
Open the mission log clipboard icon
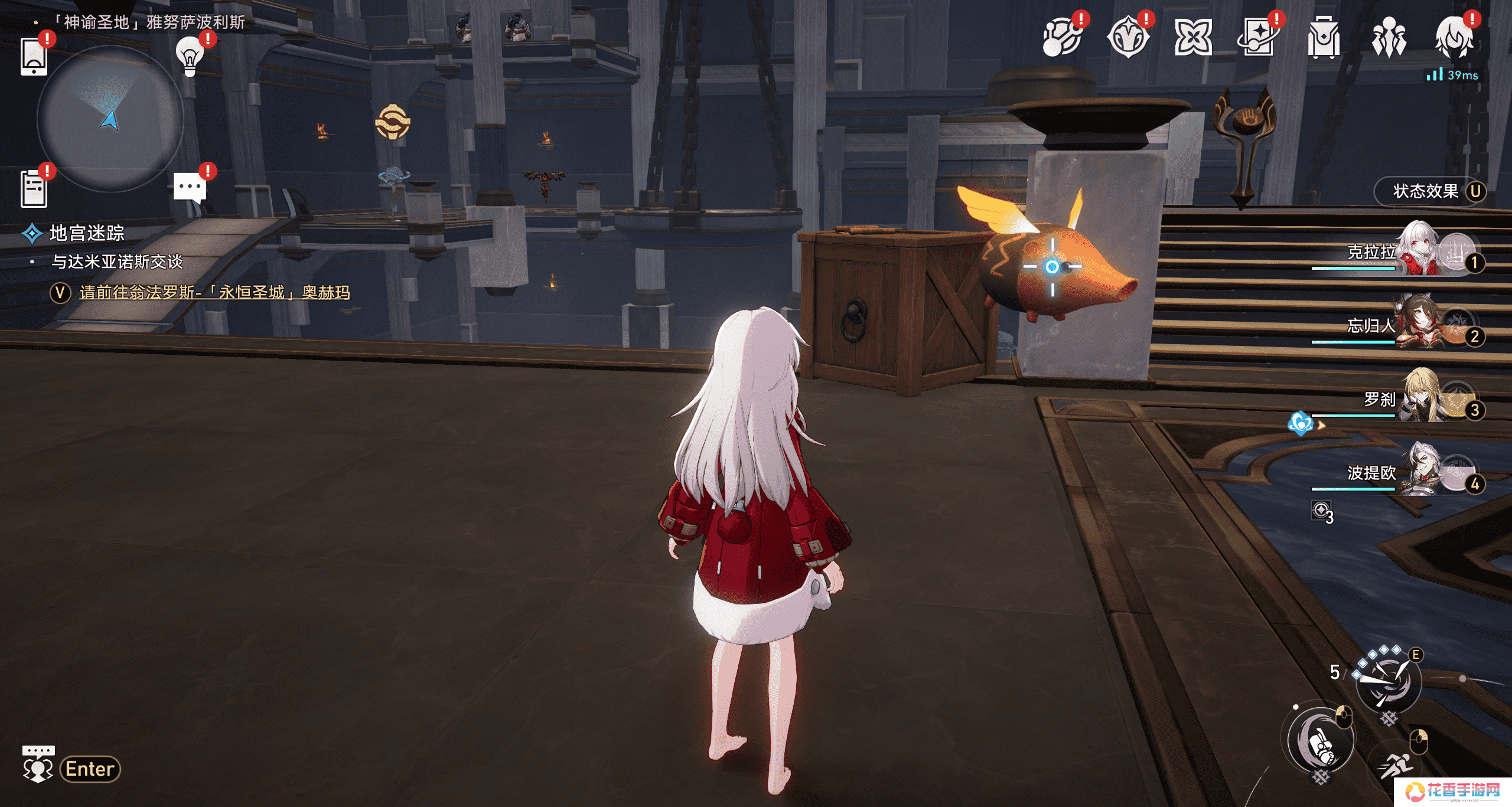(x=34, y=189)
